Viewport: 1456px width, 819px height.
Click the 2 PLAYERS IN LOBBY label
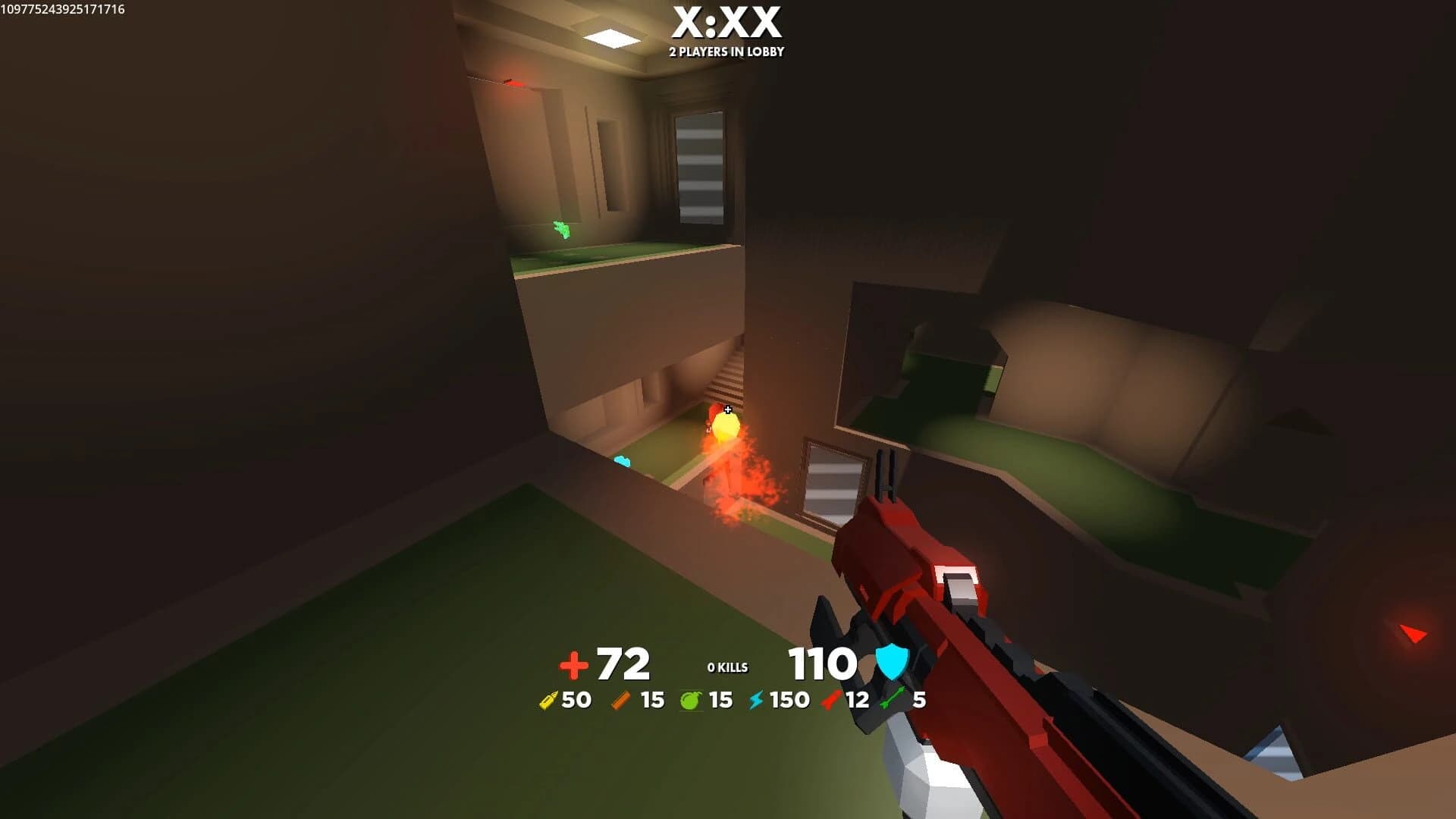(726, 53)
